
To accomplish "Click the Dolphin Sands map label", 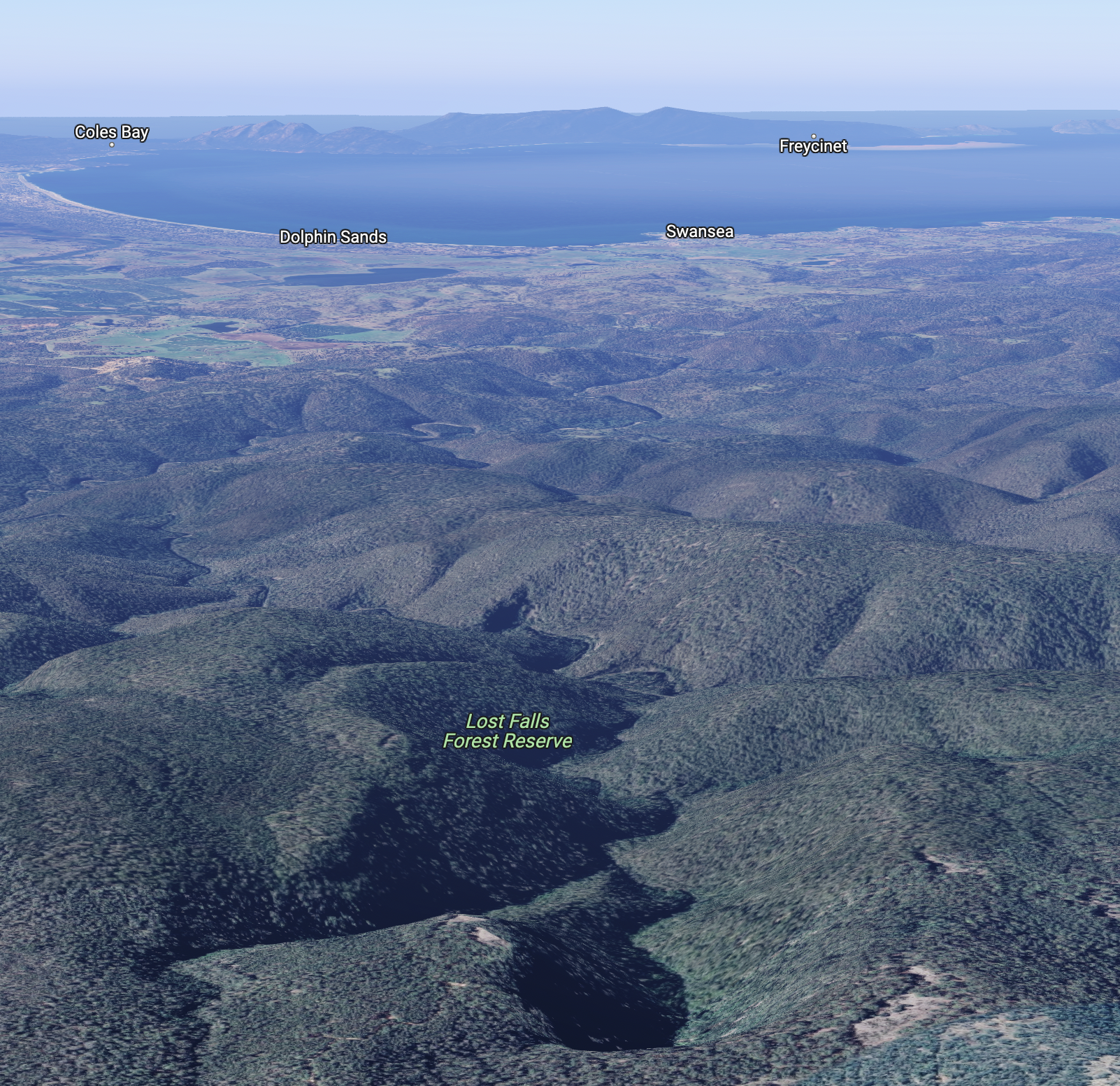I will [333, 237].
